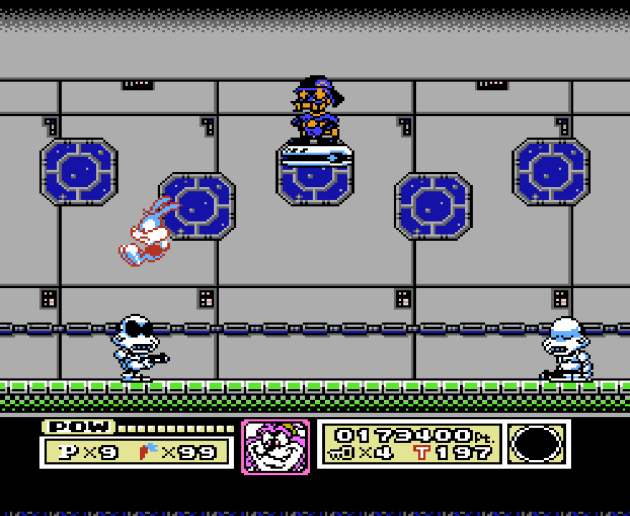The height and width of the screenshot is (516, 630).
Task: Click the character portrait in the HUD
Action: pos(275,446)
